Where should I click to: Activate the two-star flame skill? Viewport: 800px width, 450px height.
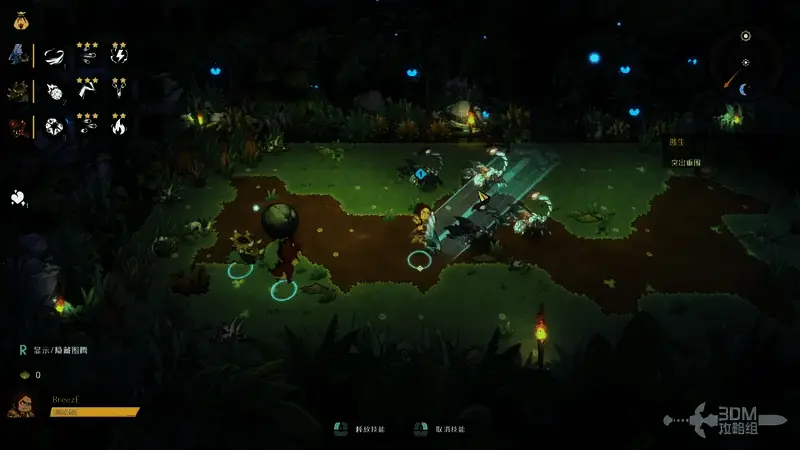[119, 128]
